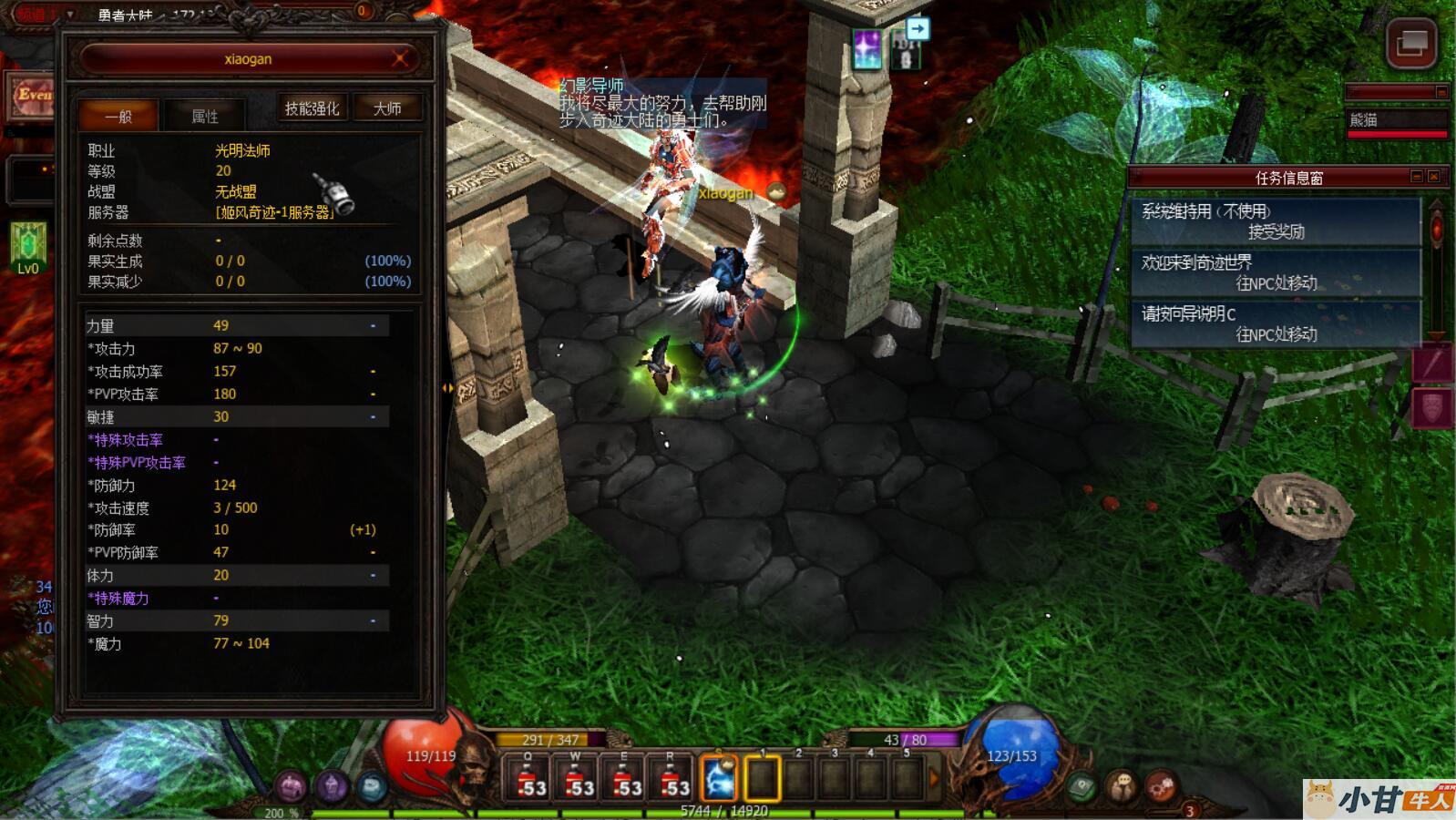1456x820 pixels.
Task: Select the 大师 tab
Action: point(387,108)
